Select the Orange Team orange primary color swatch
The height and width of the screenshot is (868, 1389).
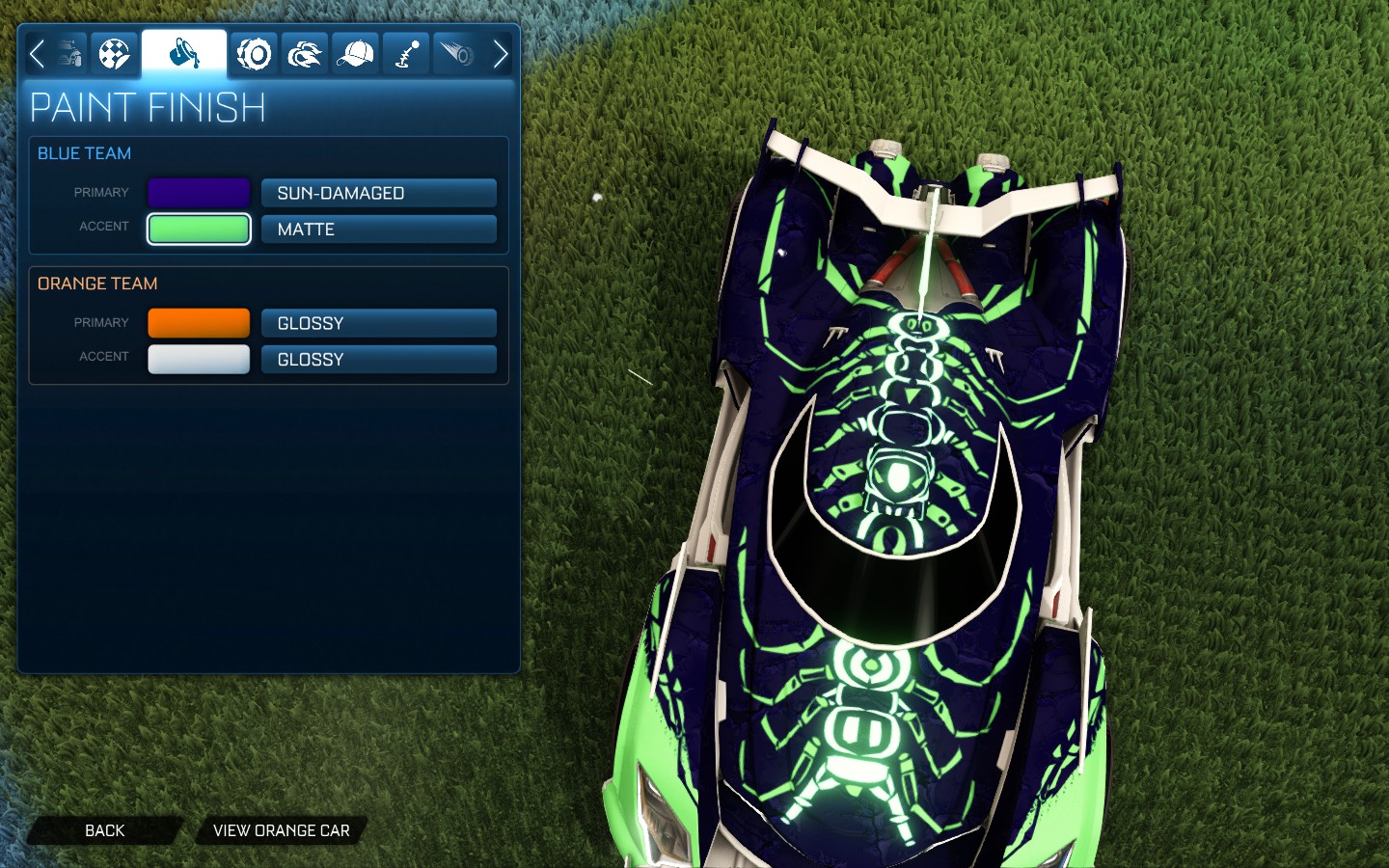pyautogui.click(x=199, y=323)
